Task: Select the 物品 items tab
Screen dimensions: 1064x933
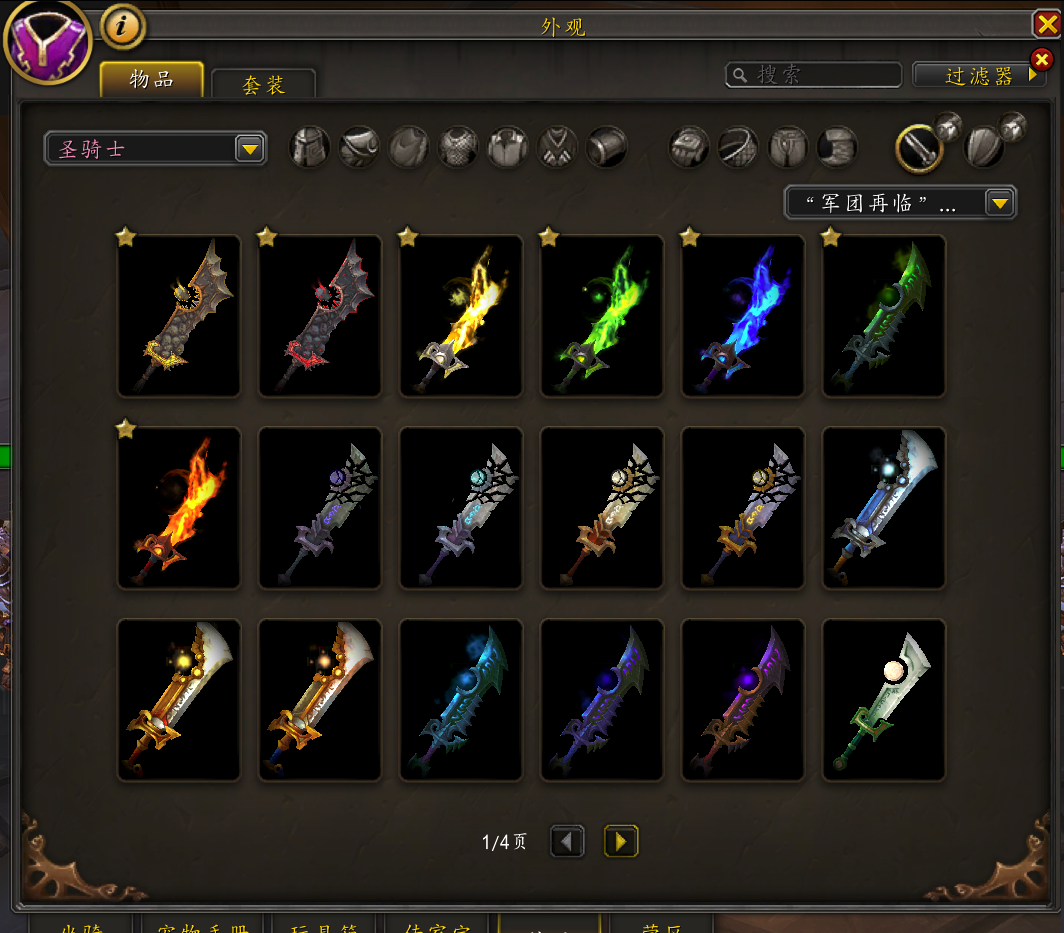Action: (x=152, y=80)
